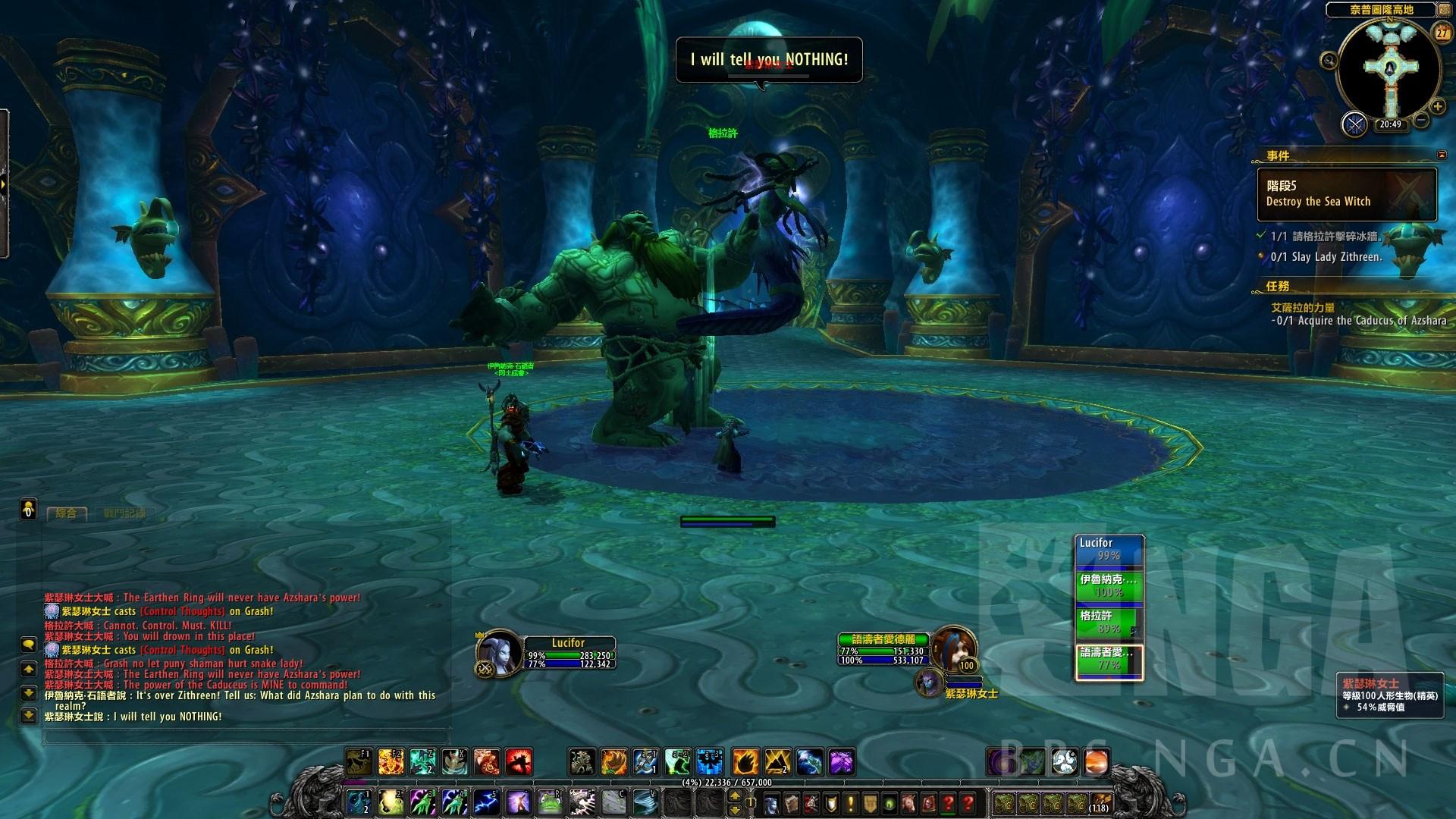Click the 艾薩拉的力量 quest title

pyautogui.click(x=1303, y=308)
